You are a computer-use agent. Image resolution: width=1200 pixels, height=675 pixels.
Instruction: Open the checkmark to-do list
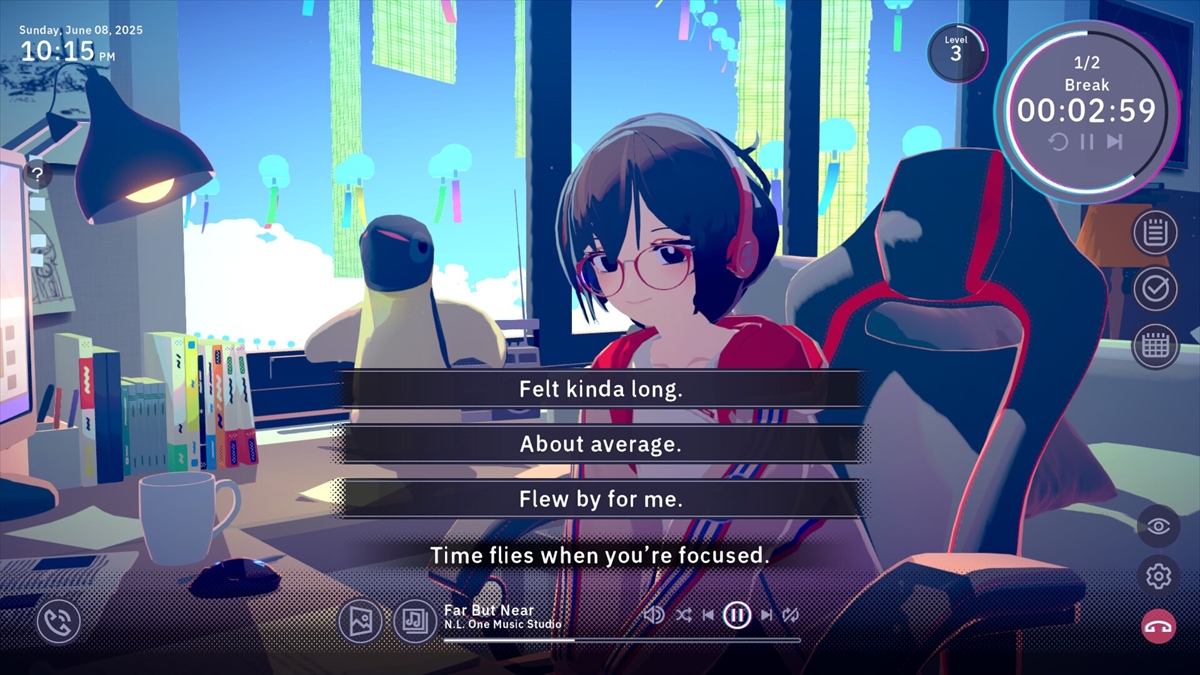pyautogui.click(x=1155, y=289)
